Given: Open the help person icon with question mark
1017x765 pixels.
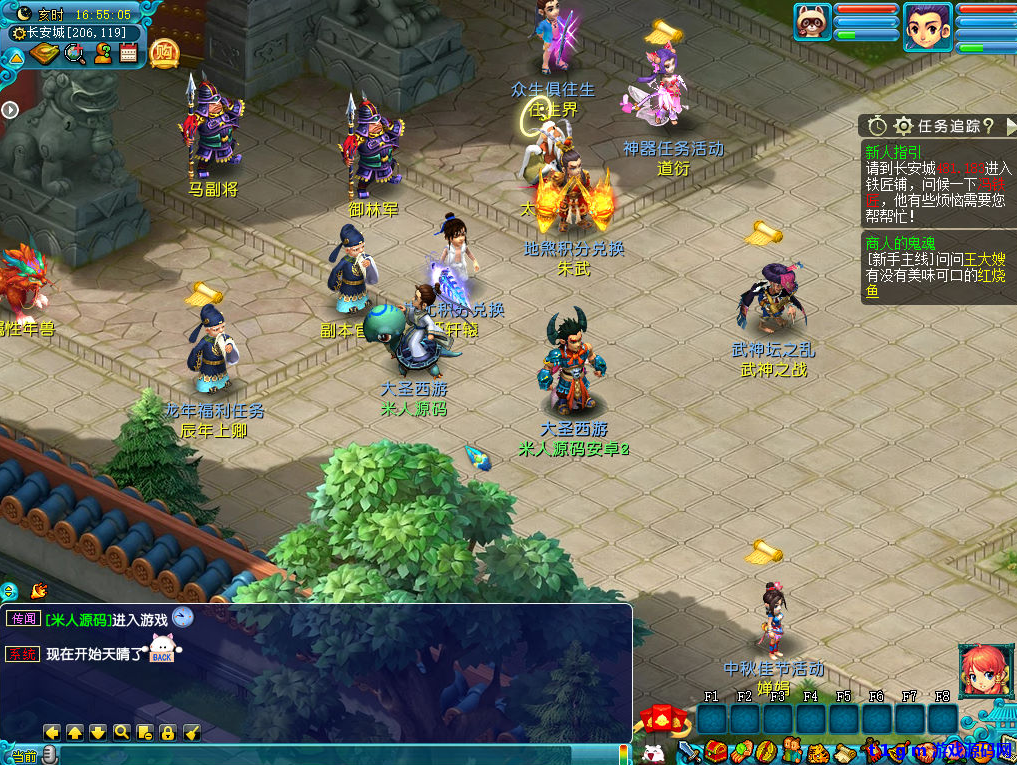Looking at the screenshot, I should tap(102, 53).
